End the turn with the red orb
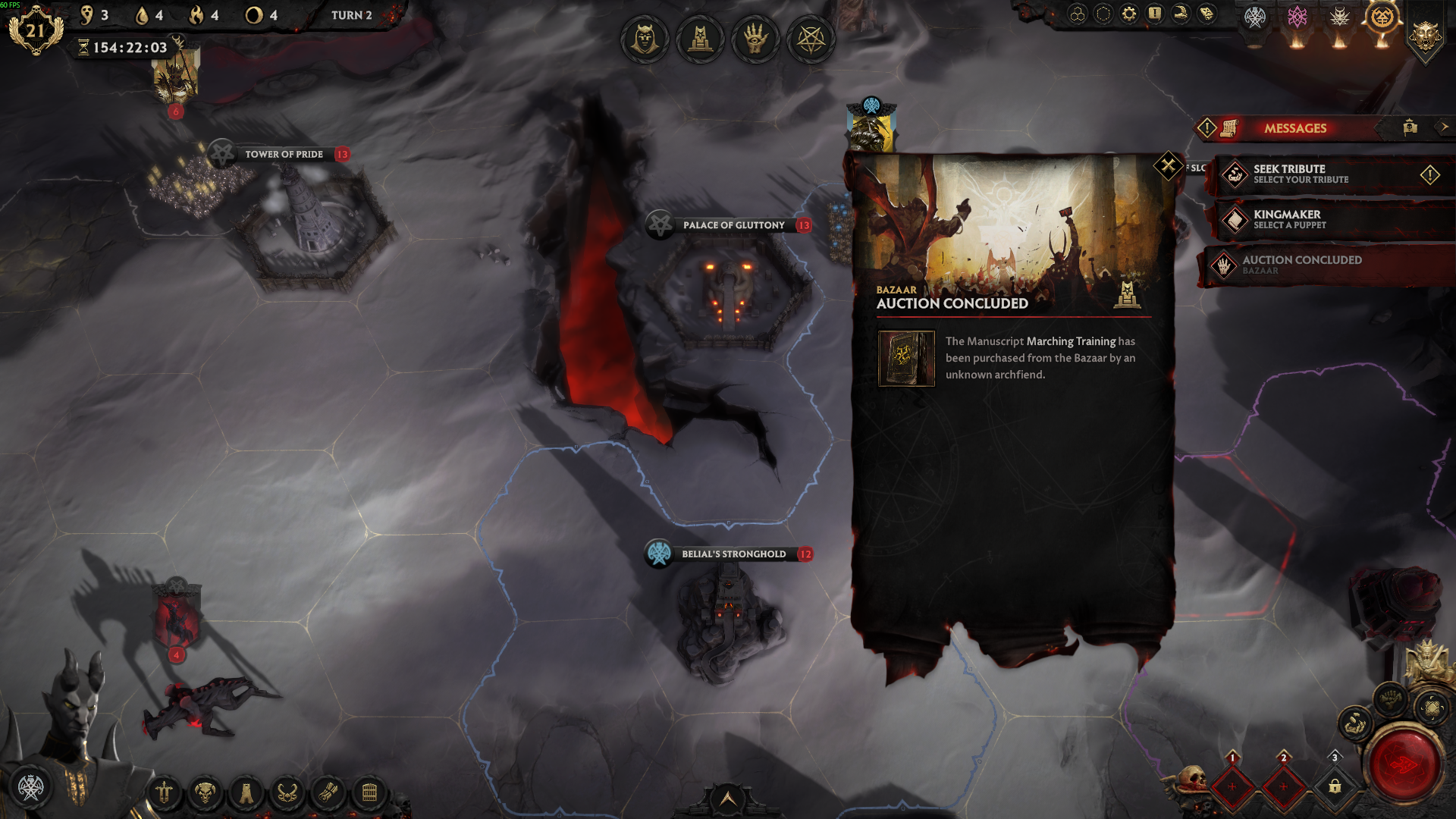This screenshot has height=819, width=1456. point(1404,764)
